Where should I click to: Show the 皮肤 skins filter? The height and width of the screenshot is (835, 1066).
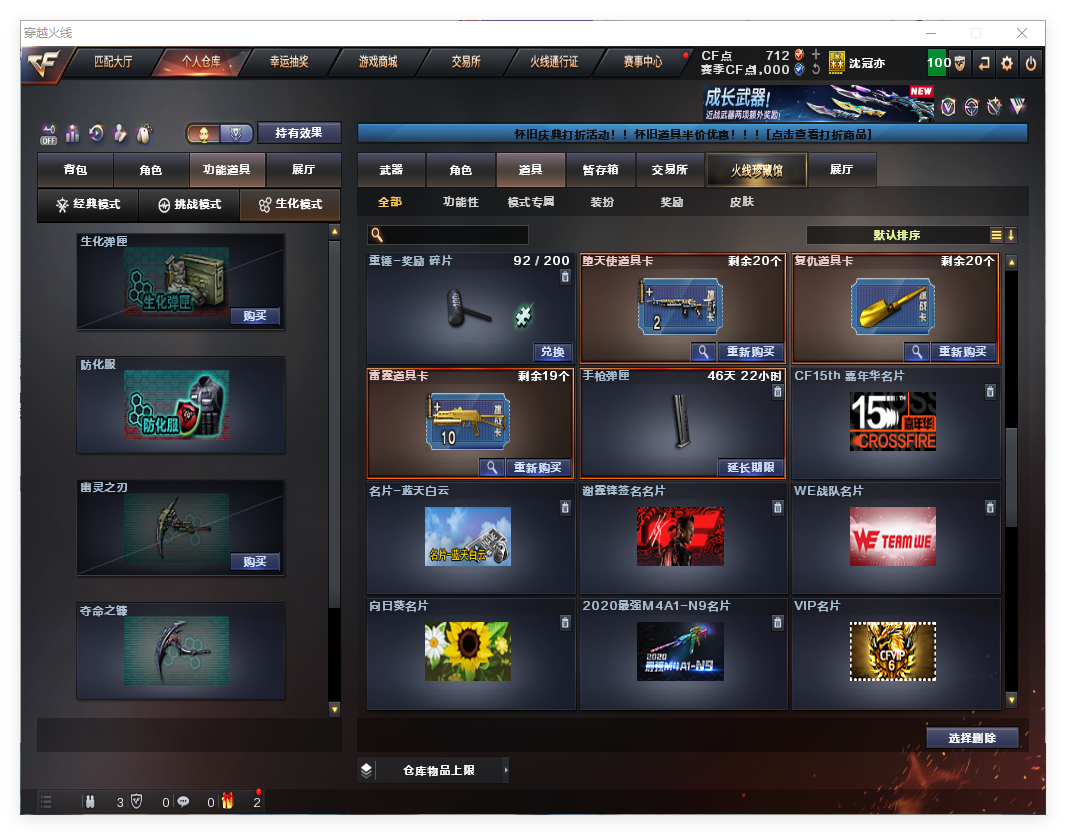coord(742,202)
